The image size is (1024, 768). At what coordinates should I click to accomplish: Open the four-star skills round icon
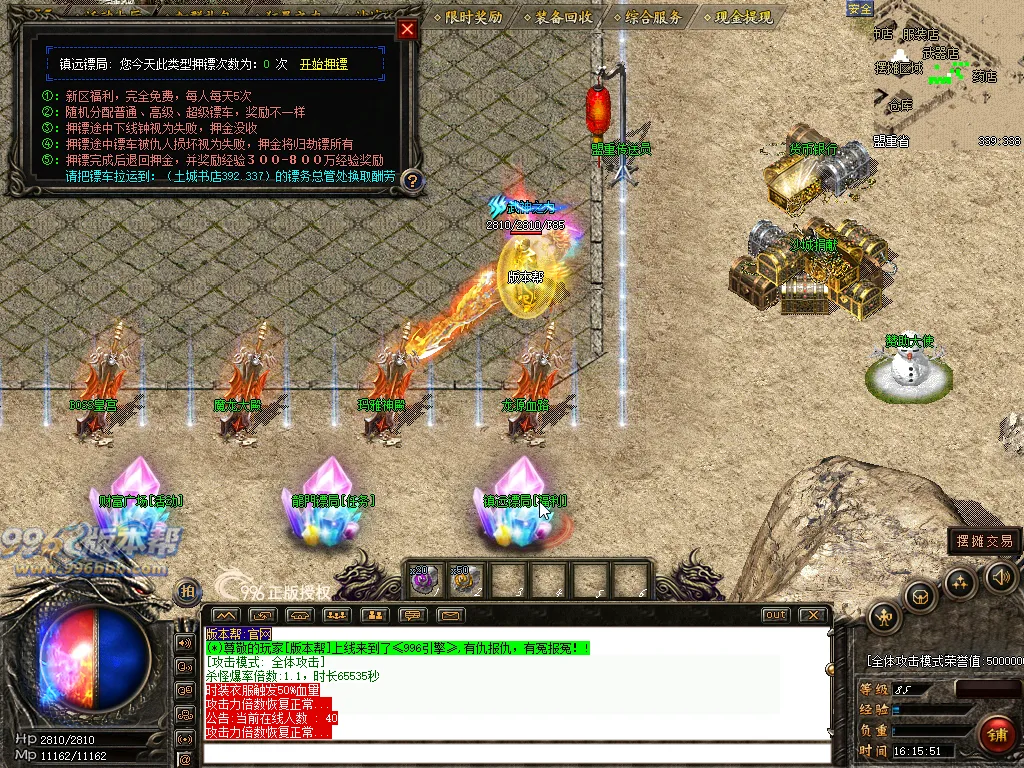tap(960, 582)
